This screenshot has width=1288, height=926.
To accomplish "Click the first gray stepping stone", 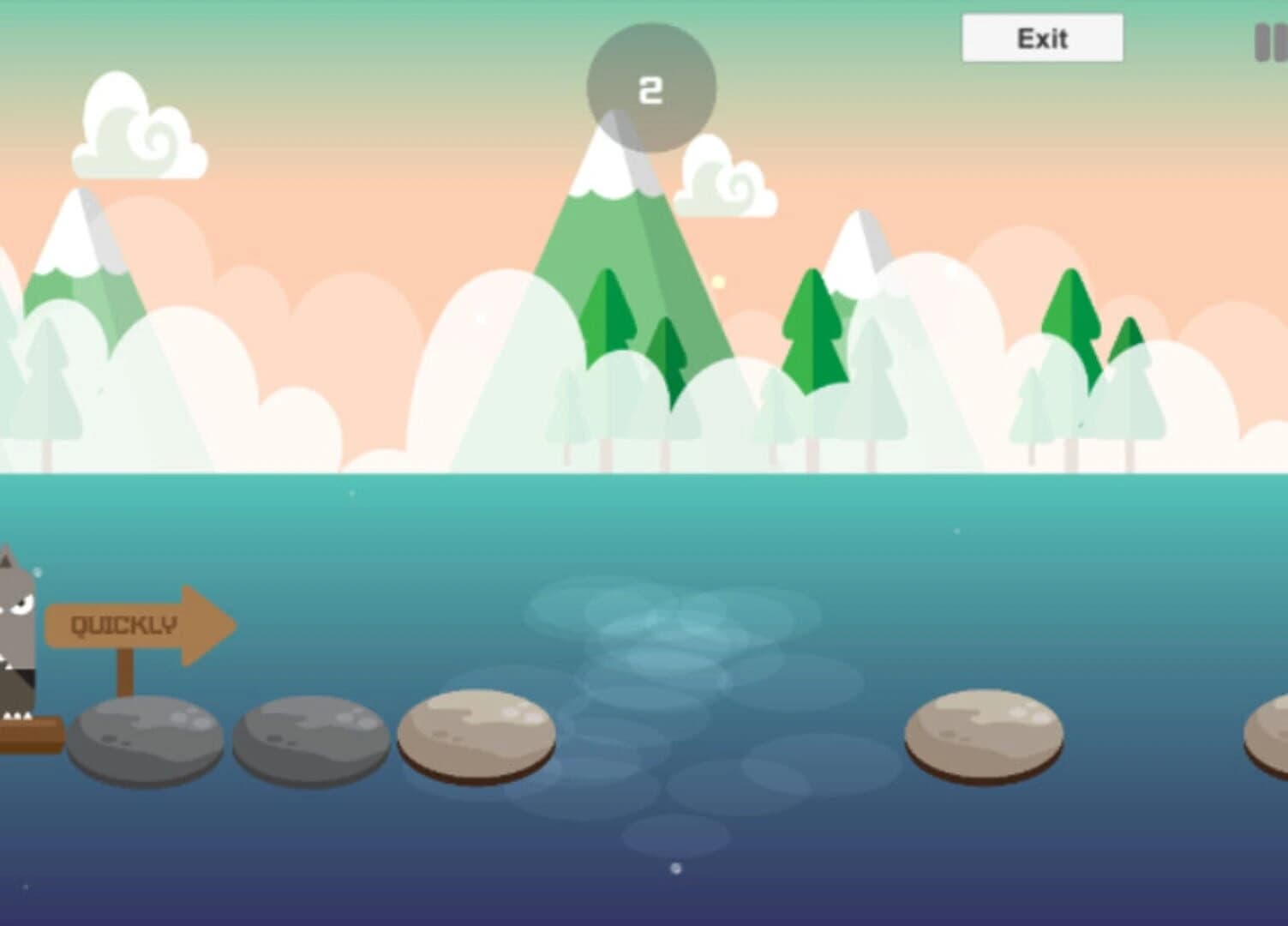I will pyautogui.click(x=146, y=737).
